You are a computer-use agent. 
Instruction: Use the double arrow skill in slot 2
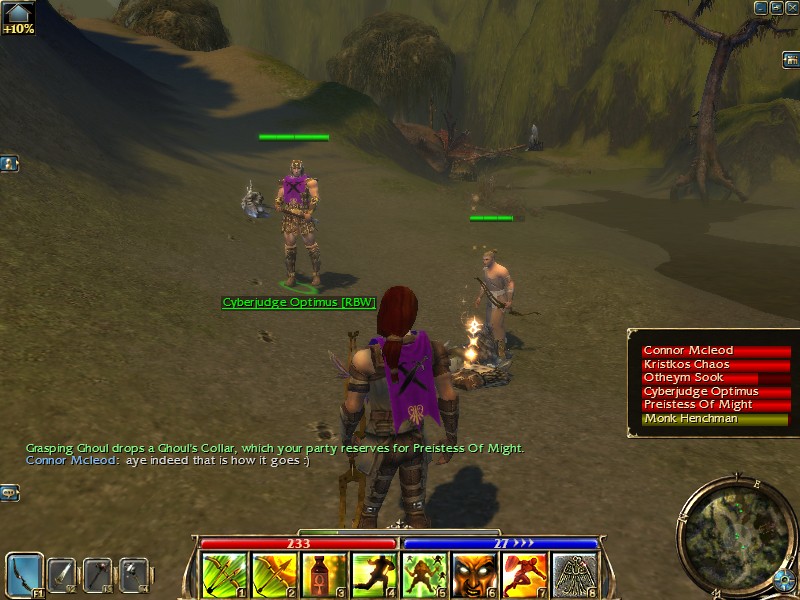(274, 575)
